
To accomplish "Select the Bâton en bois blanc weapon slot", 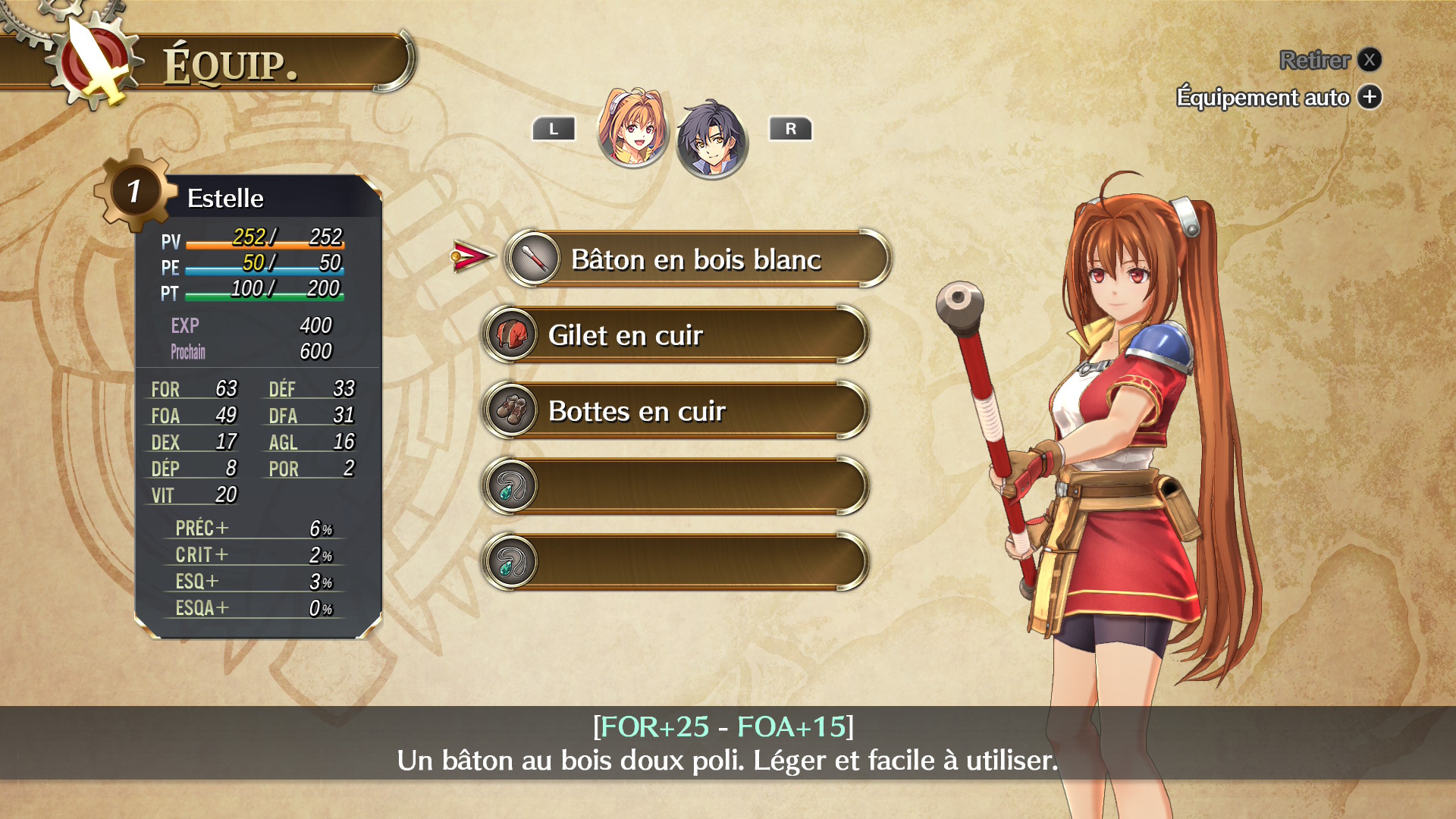I will point(696,259).
